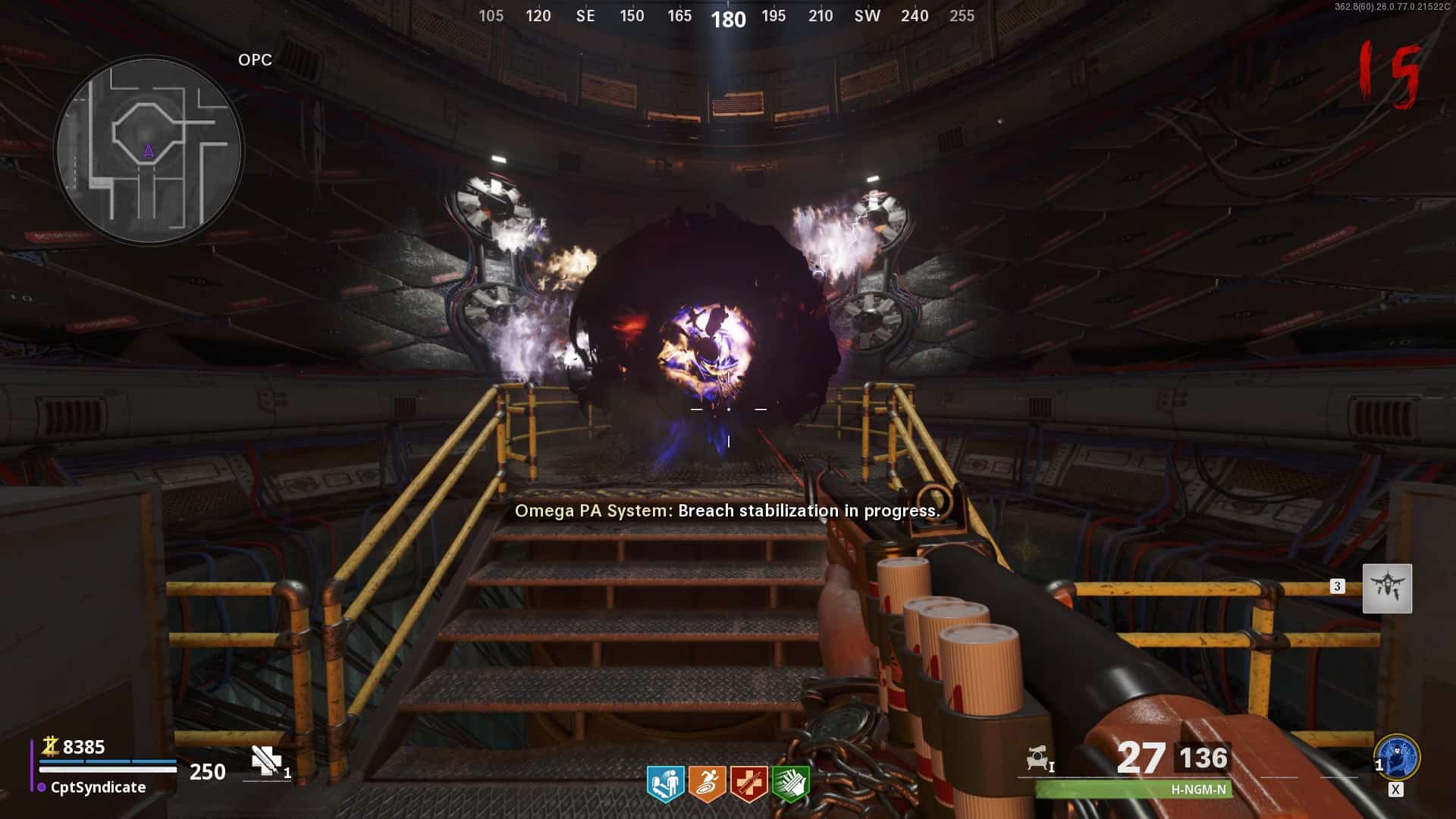Select the orange Stamin-Up perk icon
The height and width of the screenshot is (819, 1456).
(707, 783)
